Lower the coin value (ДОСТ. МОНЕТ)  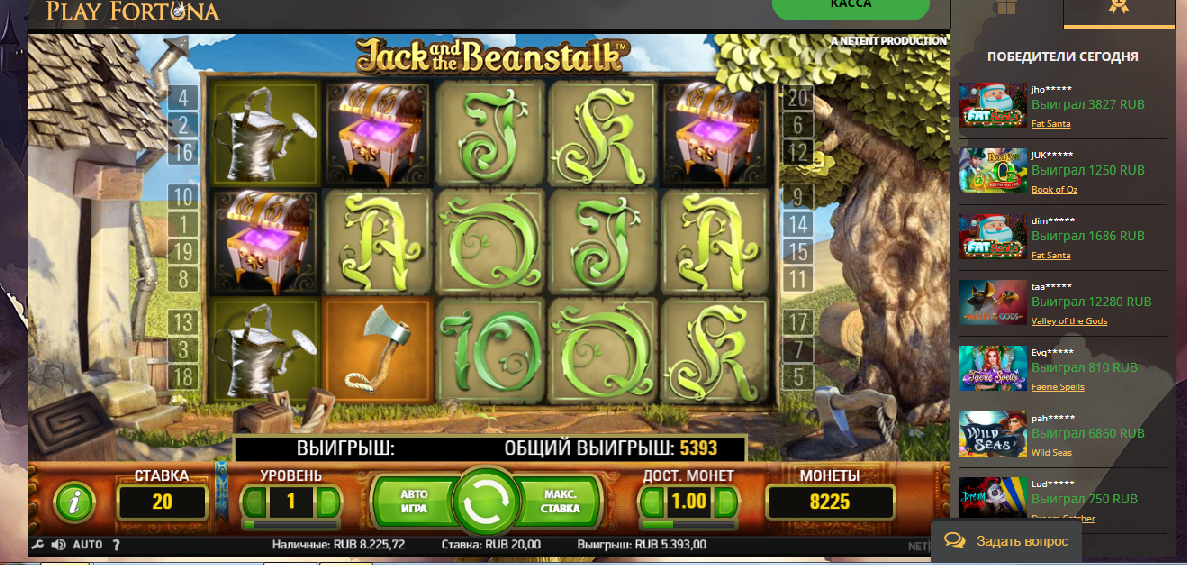[653, 501]
